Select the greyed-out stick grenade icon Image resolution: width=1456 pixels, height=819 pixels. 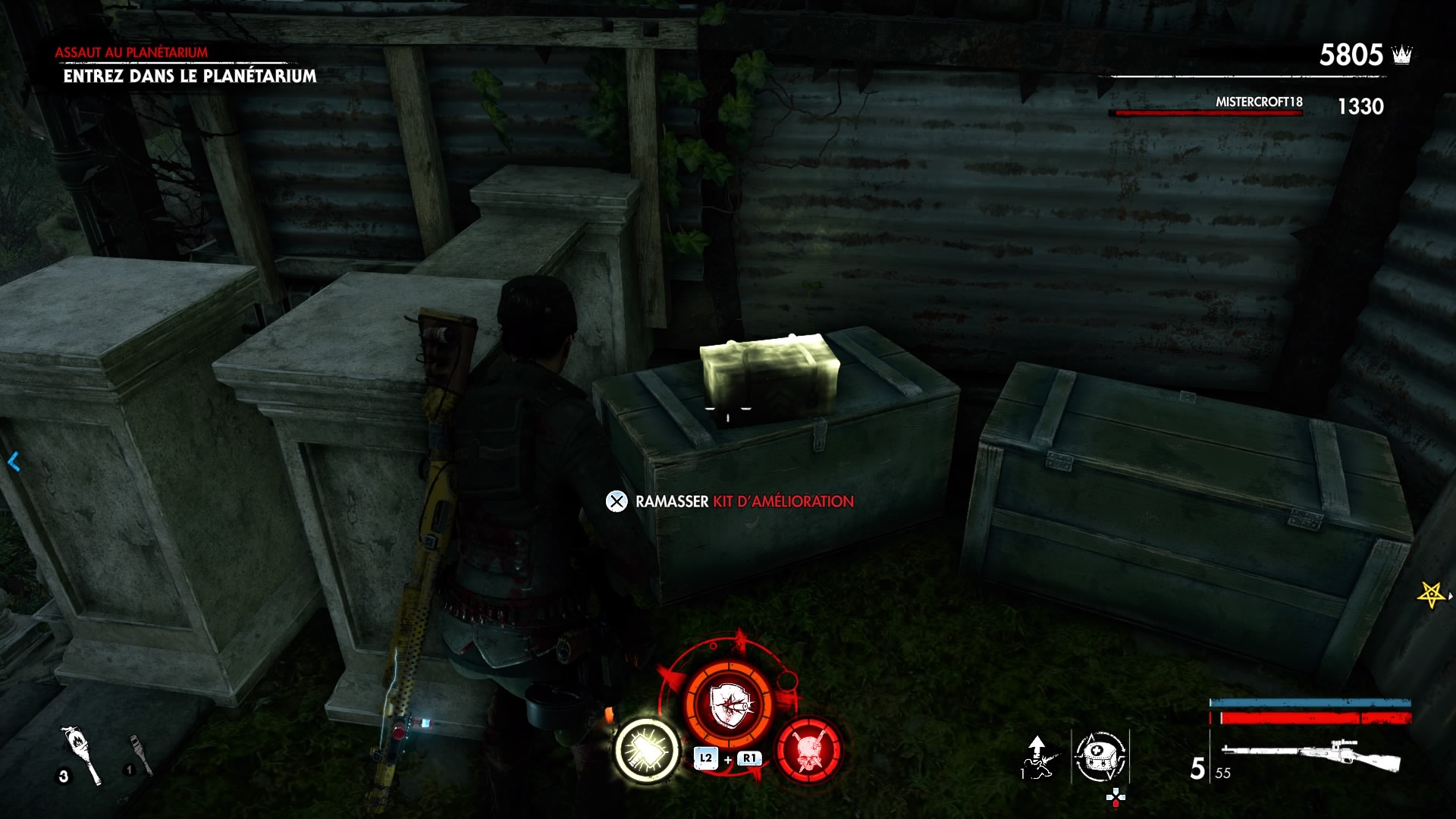[x=140, y=754]
